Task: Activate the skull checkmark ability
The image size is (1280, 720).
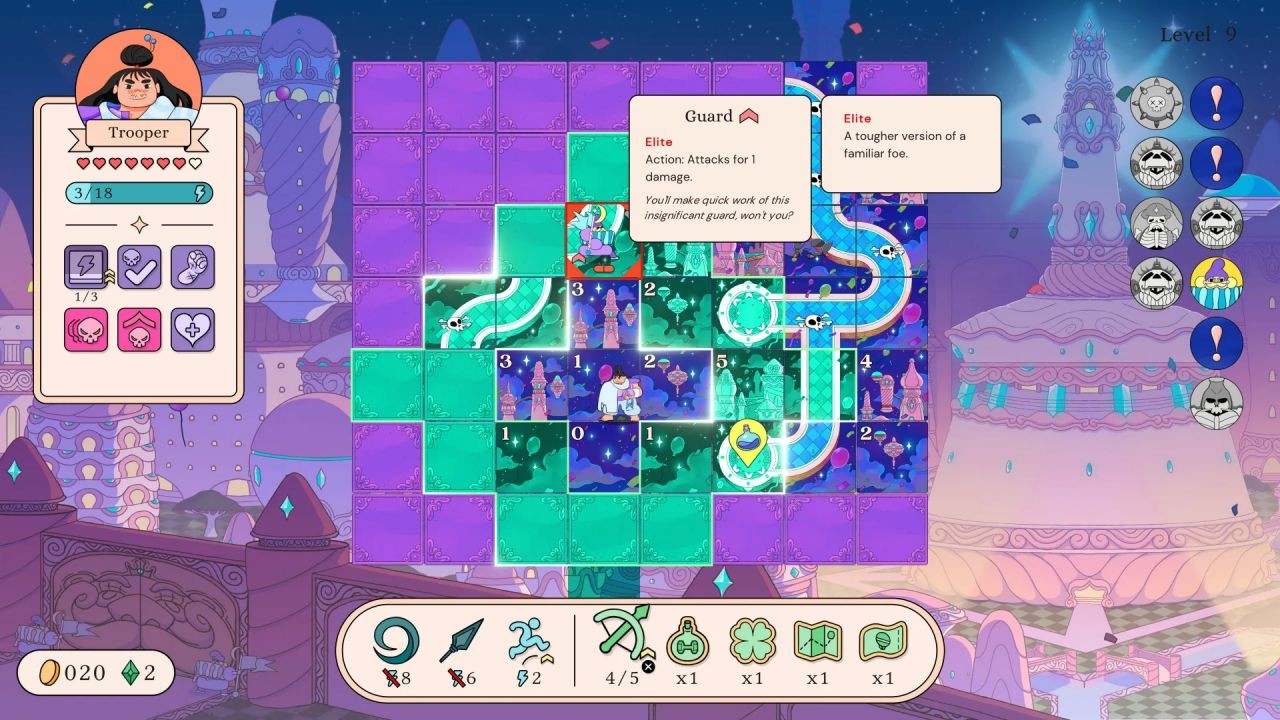Action: click(139, 267)
